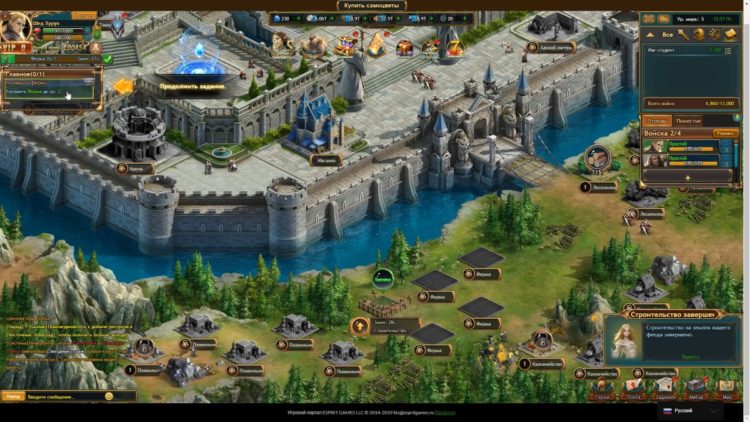Switch to the Отряды tab
This screenshot has width=750, height=422.
pyautogui.click(x=657, y=120)
